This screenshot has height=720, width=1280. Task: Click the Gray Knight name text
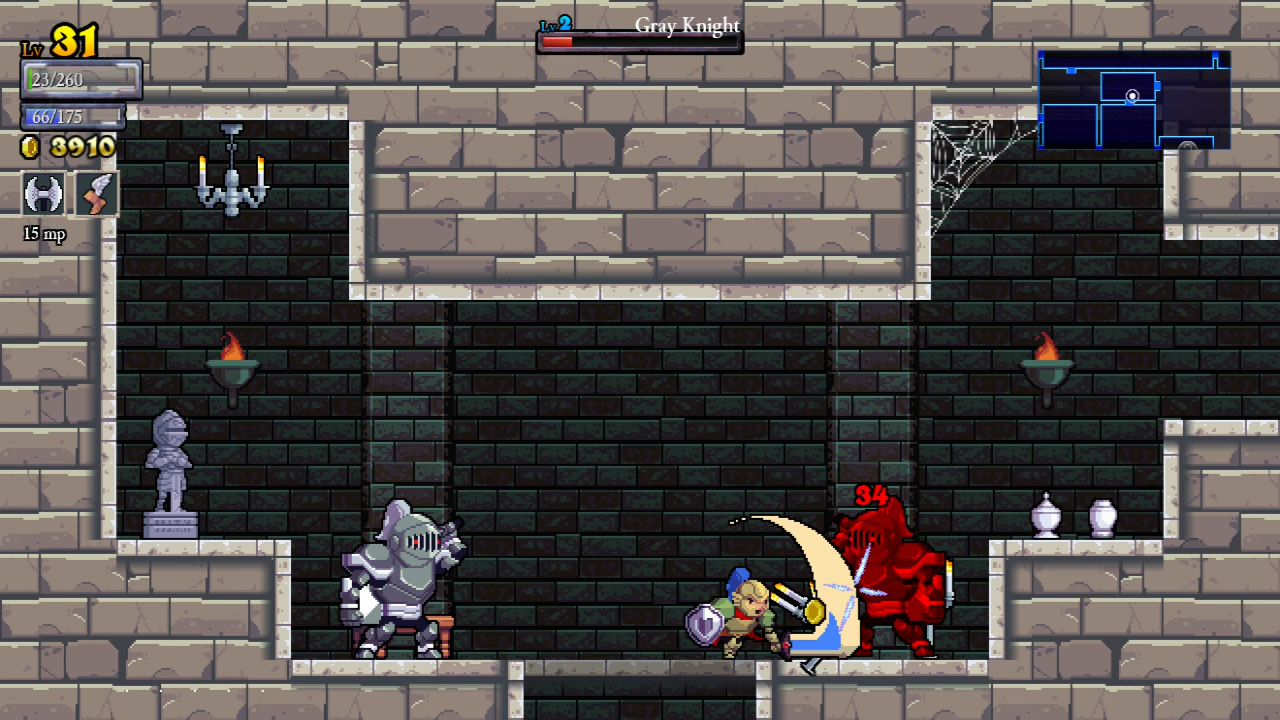click(x=687, y=26)
